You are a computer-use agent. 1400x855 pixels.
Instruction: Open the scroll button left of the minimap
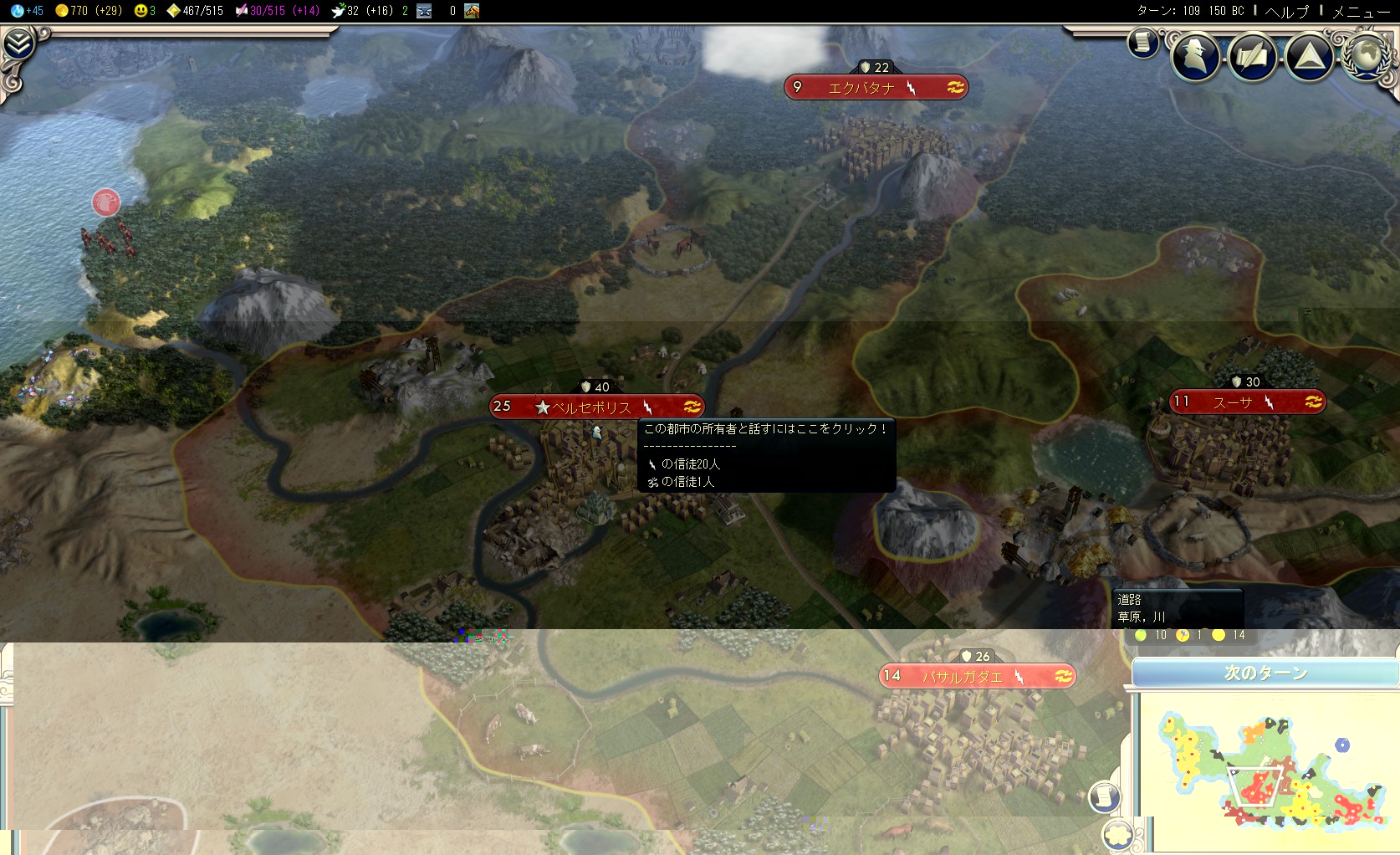pyautogui.click(x=1104, y=796)
